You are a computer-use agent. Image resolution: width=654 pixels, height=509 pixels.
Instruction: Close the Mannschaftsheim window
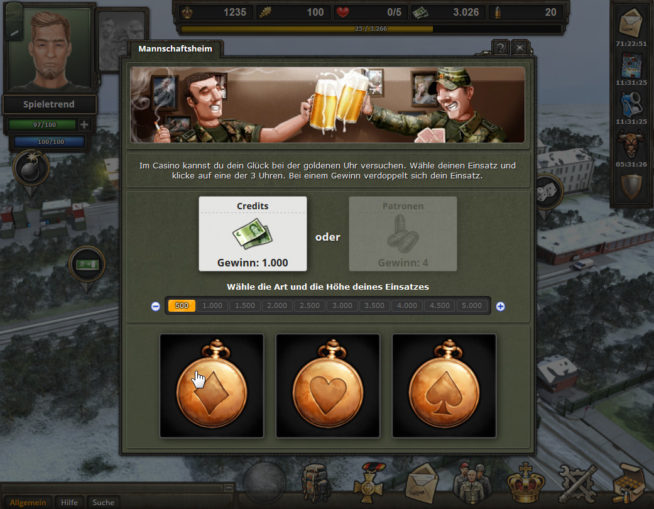pyautogui.click(x=520, y=48)
